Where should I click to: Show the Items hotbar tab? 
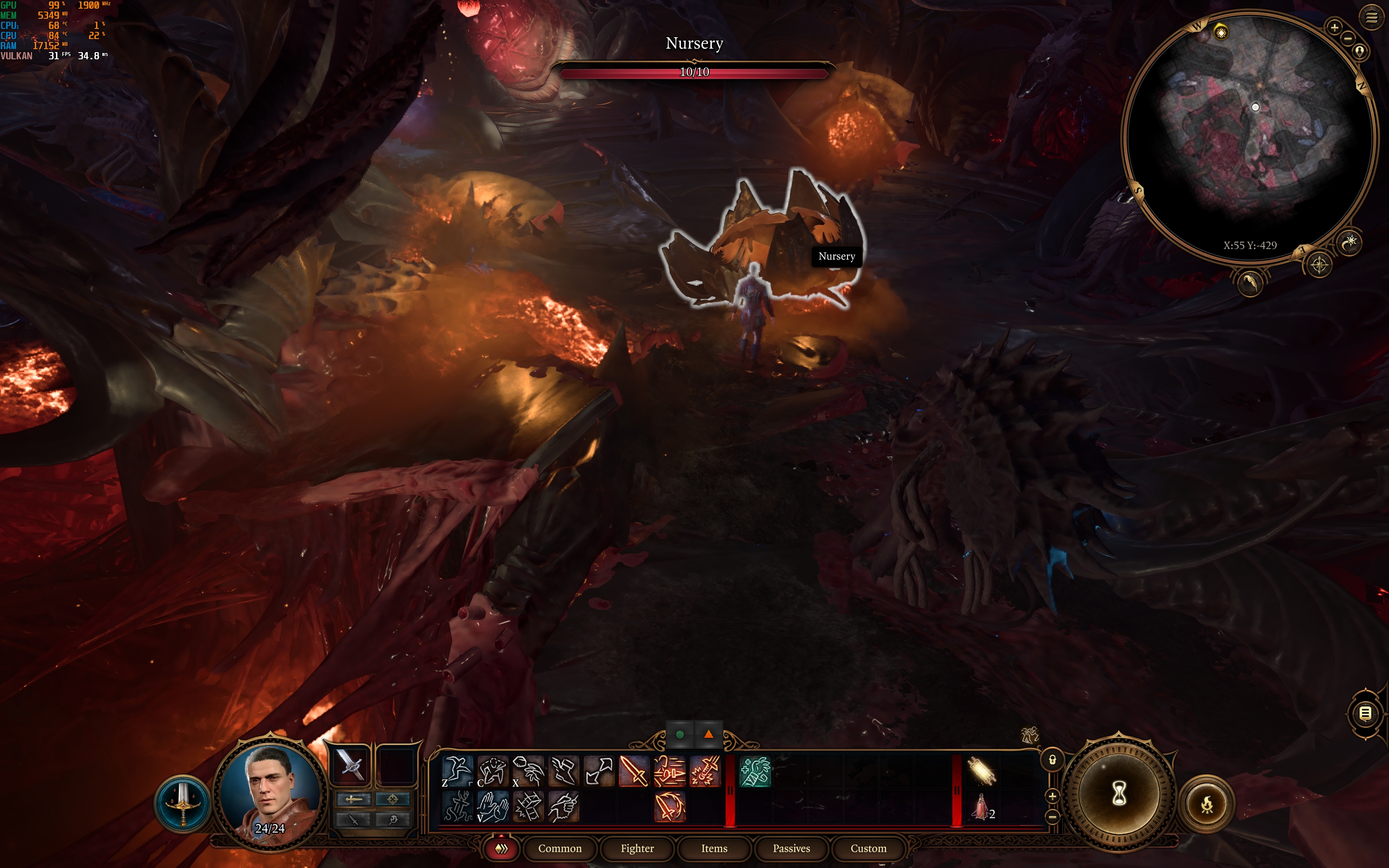(x=714, y=848)
